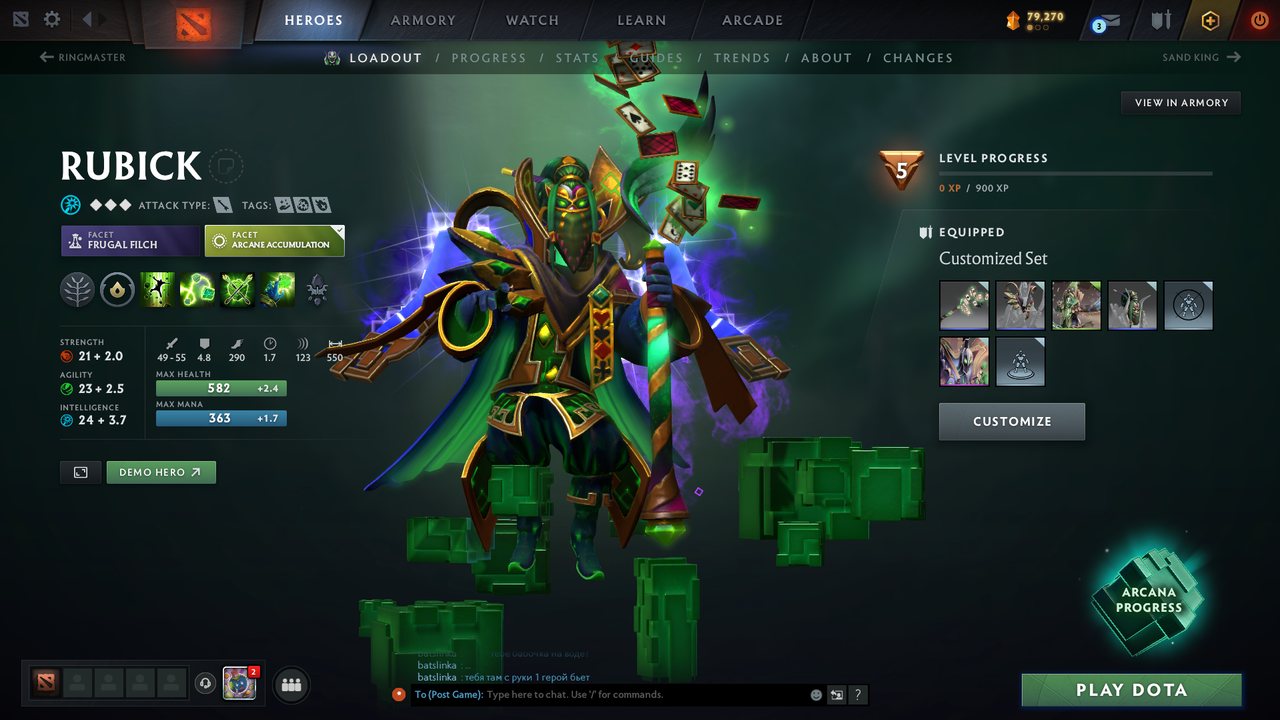Open Dota Plus via gold hexagon icon
This screenshot has width=1280, height=720.
(x=1210, y=20)
